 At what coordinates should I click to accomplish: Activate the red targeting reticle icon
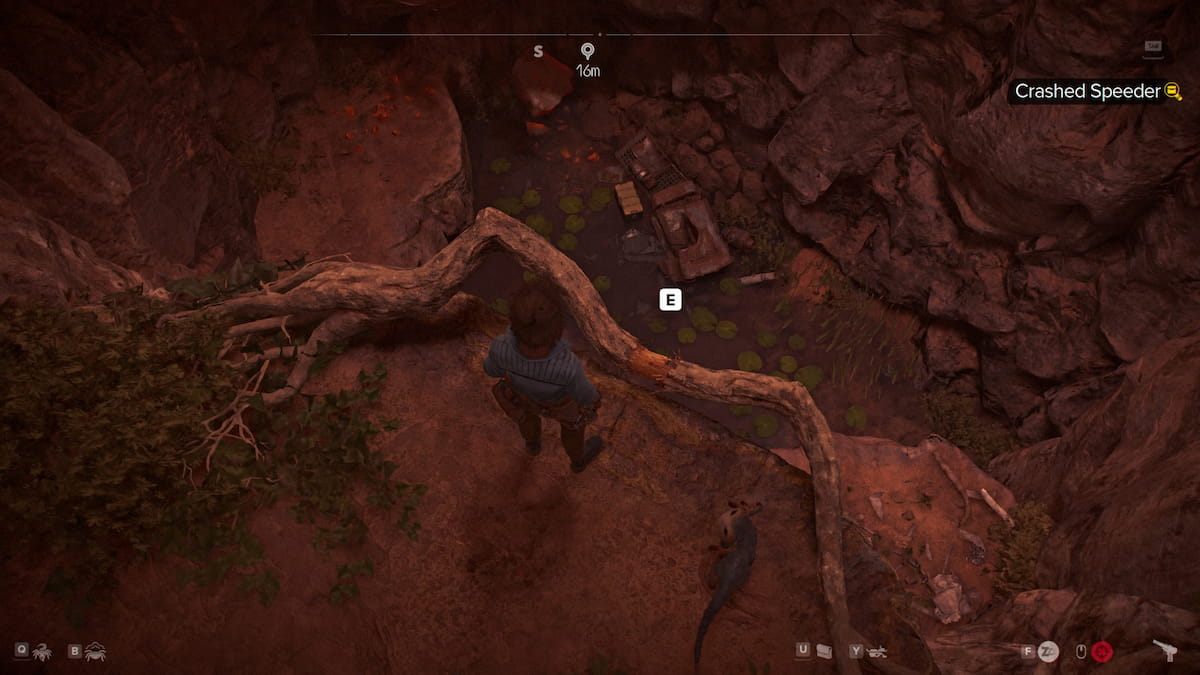click(x=1103, y=652)
